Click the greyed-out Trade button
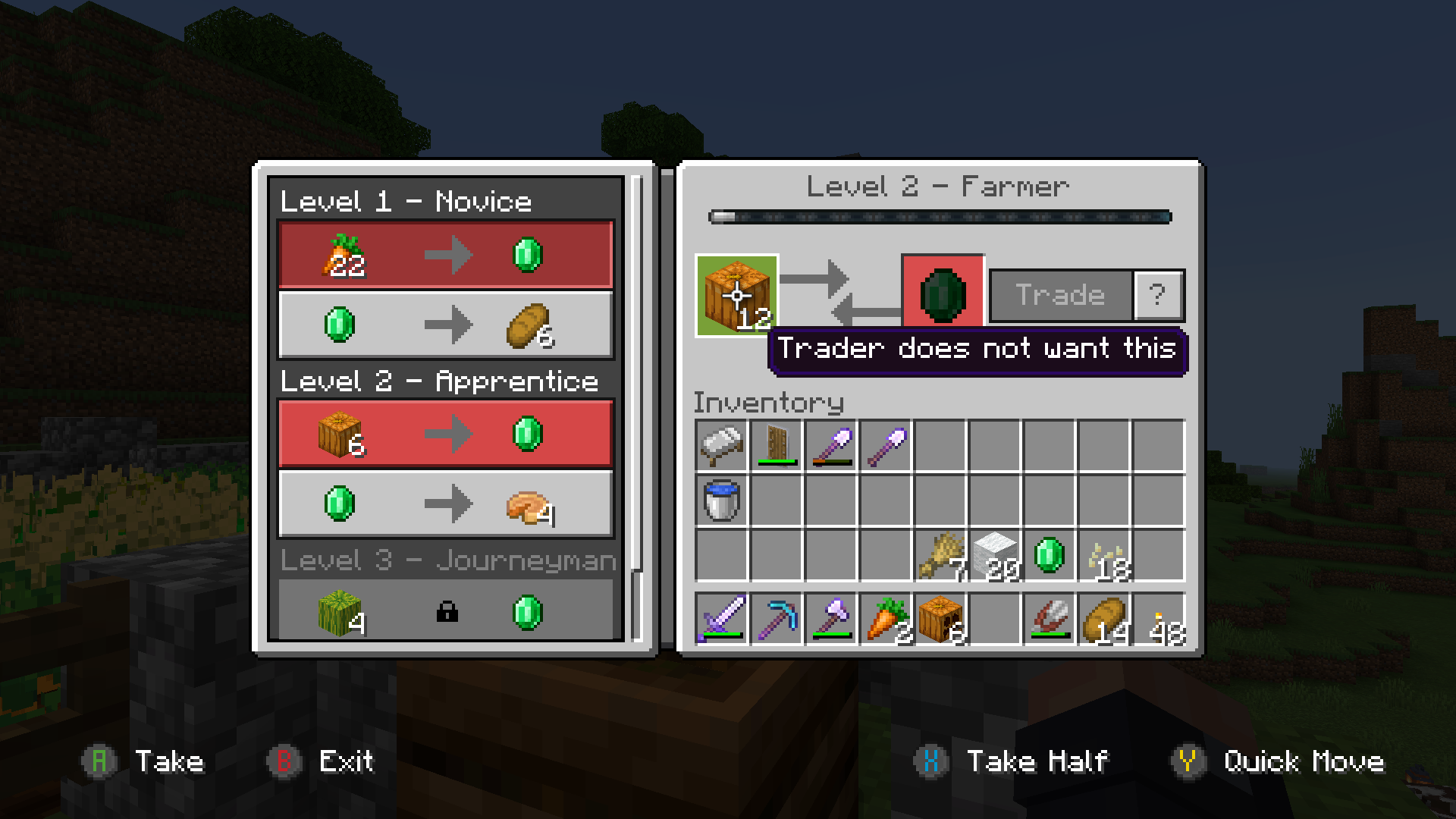 1060,295
